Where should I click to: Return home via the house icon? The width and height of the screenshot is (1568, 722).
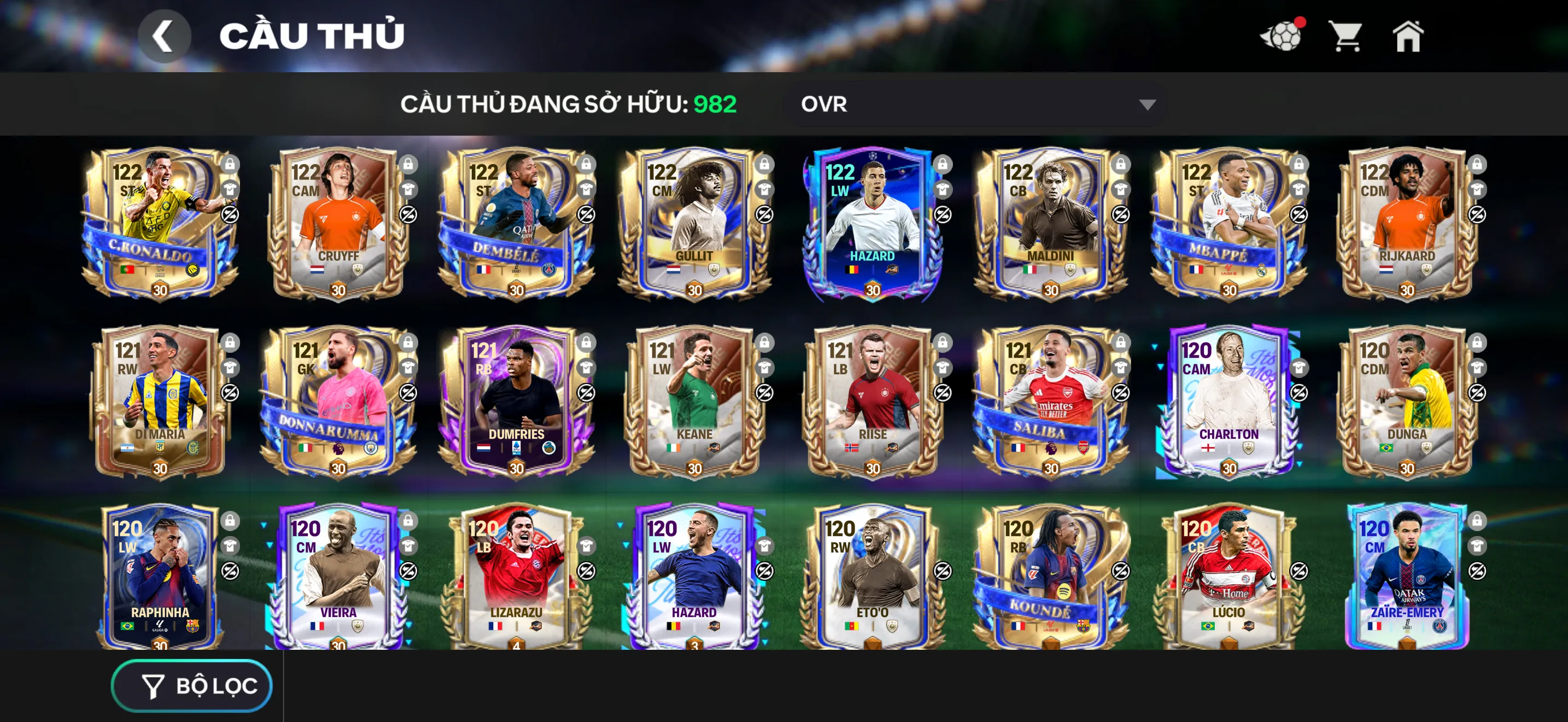tap(1411, 38)
